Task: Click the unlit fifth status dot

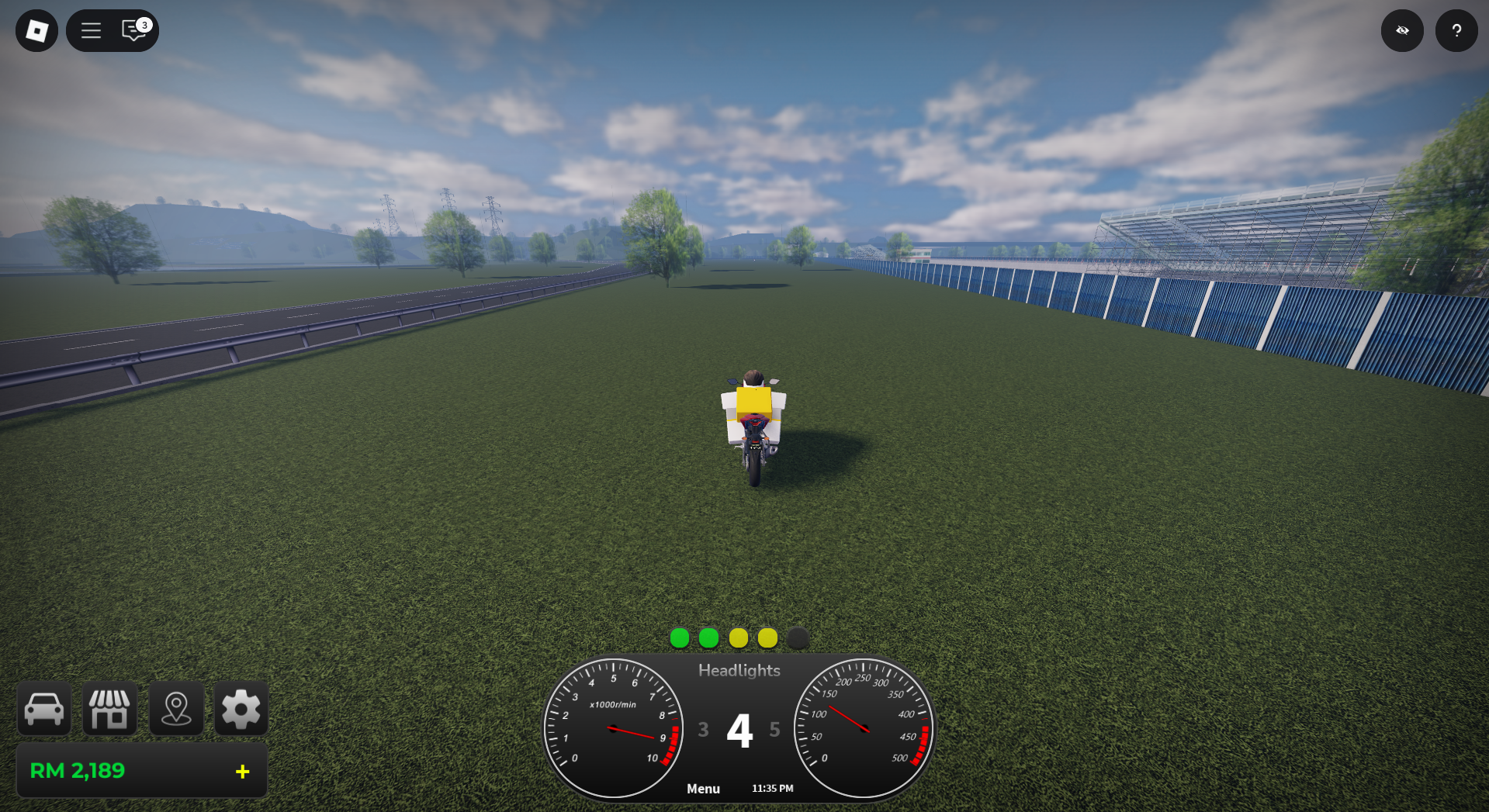Action: (x=798, y=638)
